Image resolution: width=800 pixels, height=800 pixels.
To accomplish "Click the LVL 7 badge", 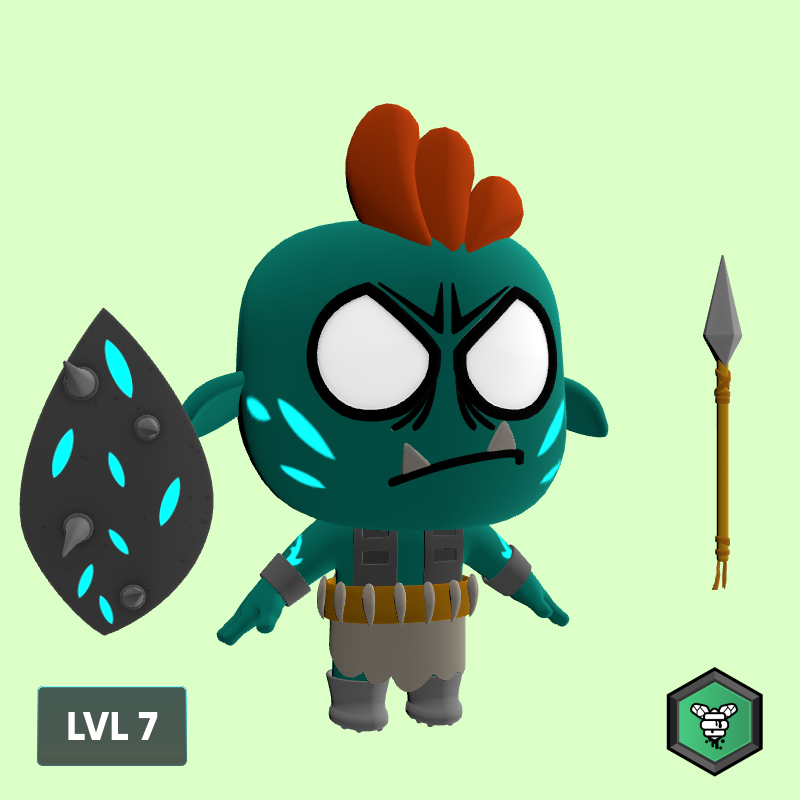I will point(112,726).
